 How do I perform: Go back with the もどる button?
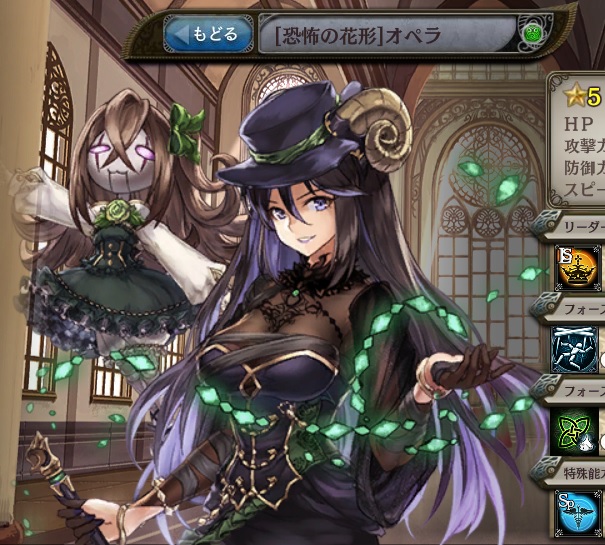206,35
